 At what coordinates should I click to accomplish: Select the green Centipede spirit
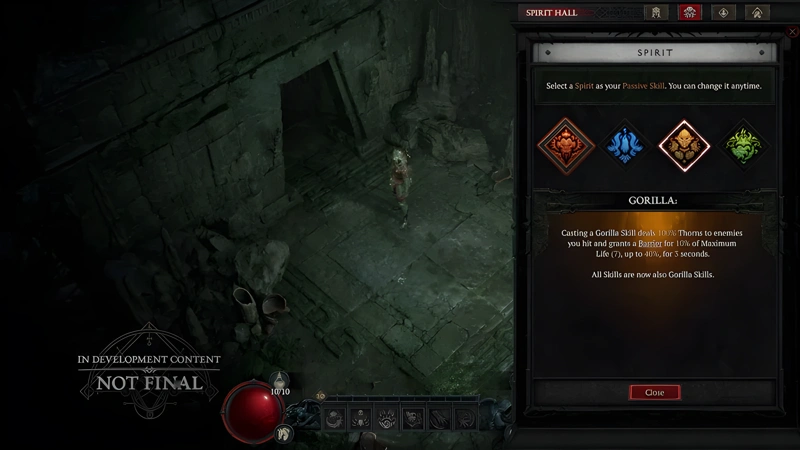coord(744,146)
